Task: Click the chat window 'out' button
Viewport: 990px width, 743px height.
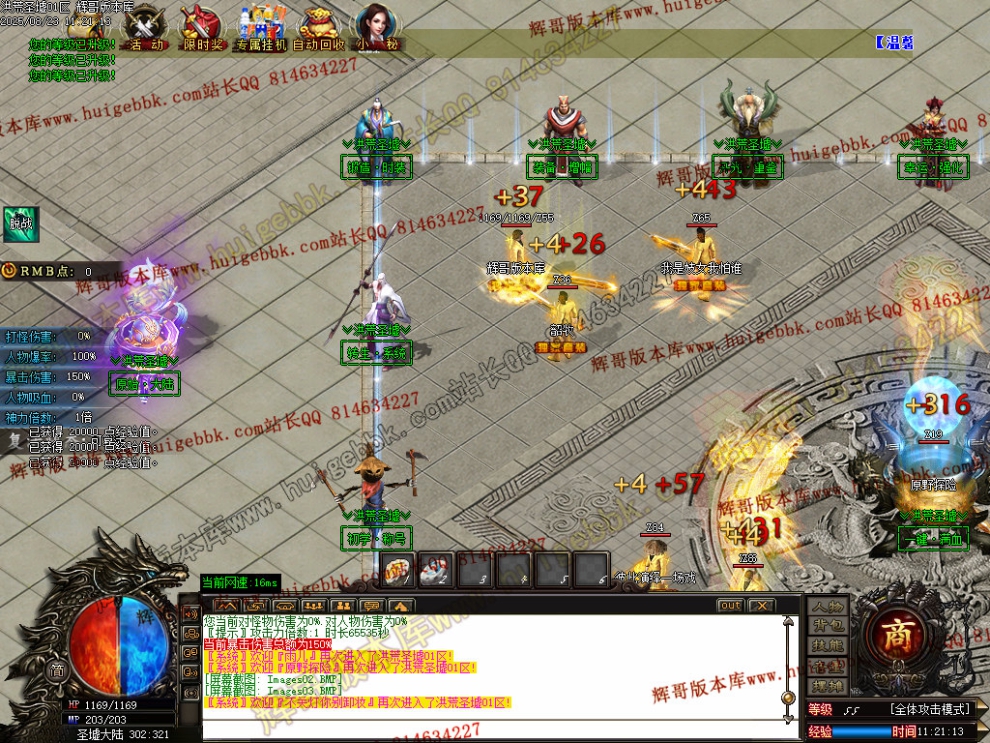Action: point(730,606)
